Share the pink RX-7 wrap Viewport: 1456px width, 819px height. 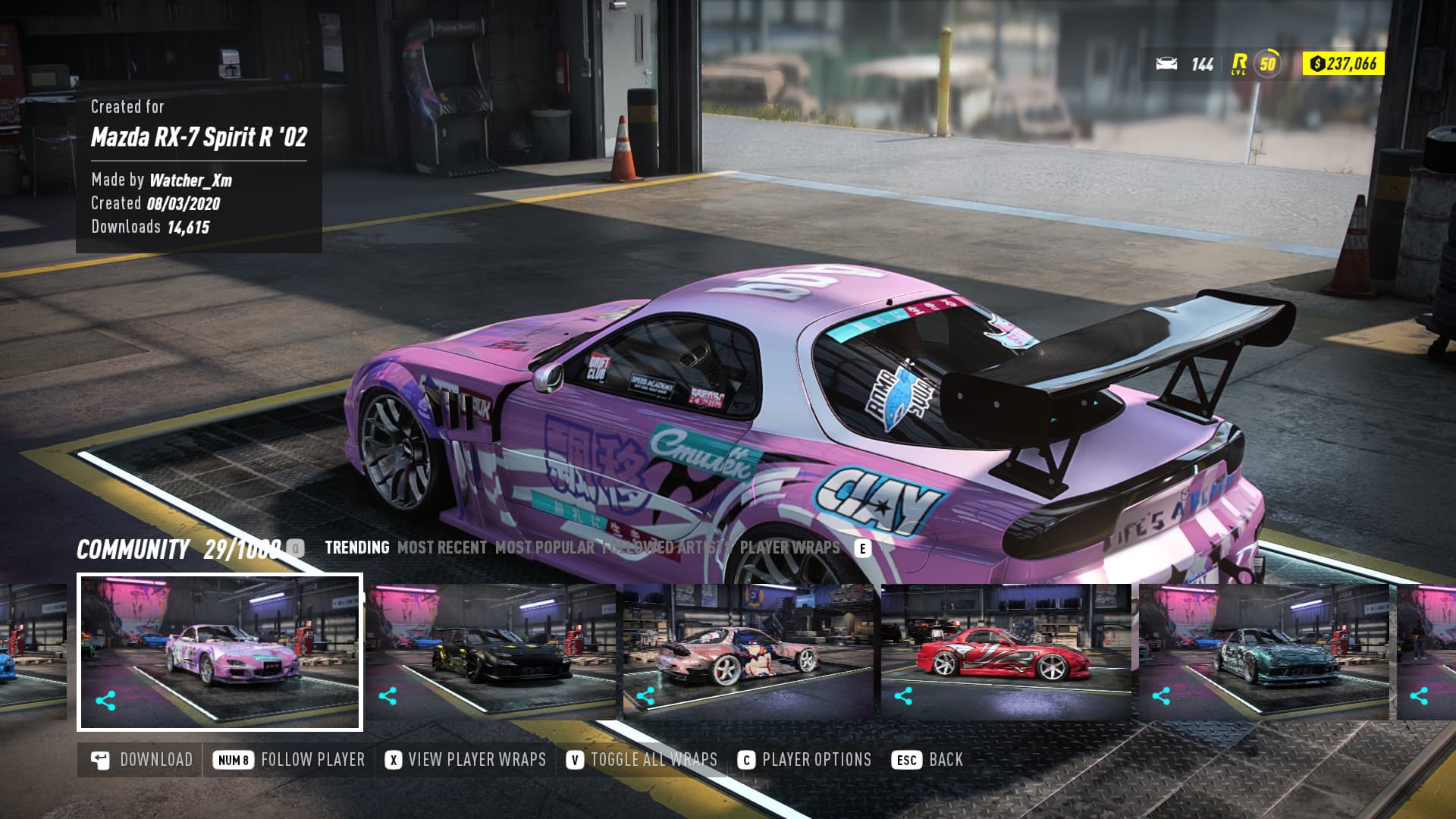[105, 701]
